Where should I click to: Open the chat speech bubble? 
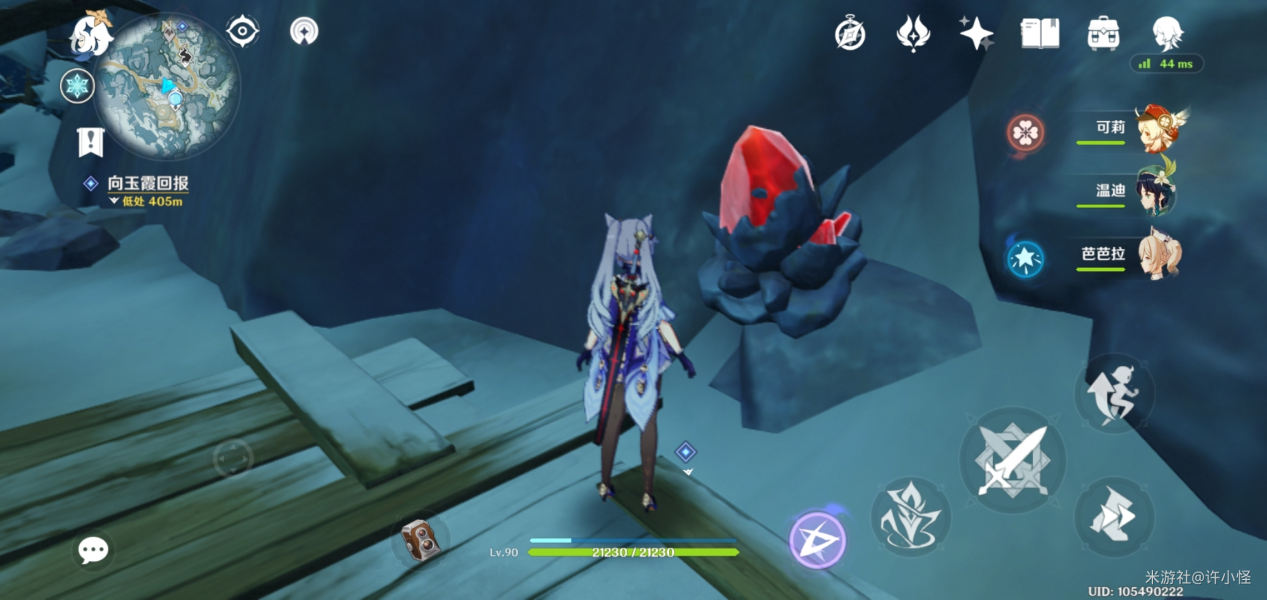point(94,549)
